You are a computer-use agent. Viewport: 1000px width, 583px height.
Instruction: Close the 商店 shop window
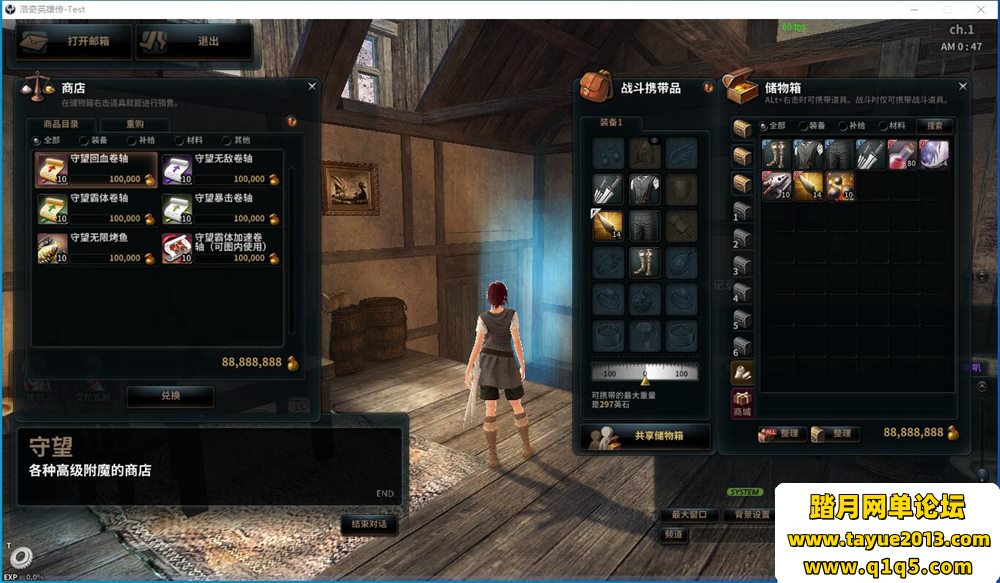[x=312, y=87]
